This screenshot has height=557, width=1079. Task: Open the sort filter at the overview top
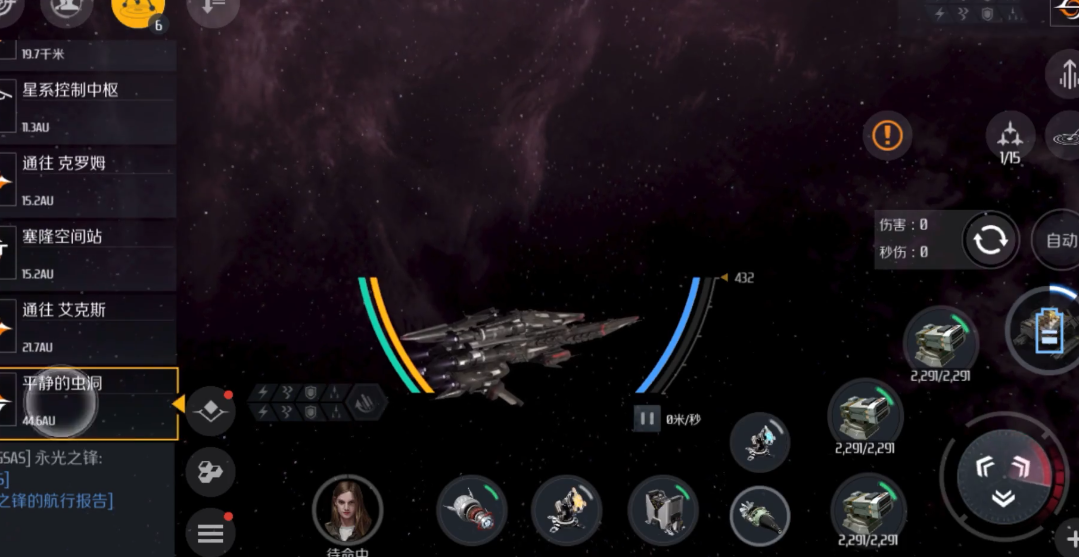tap(213, 8)
